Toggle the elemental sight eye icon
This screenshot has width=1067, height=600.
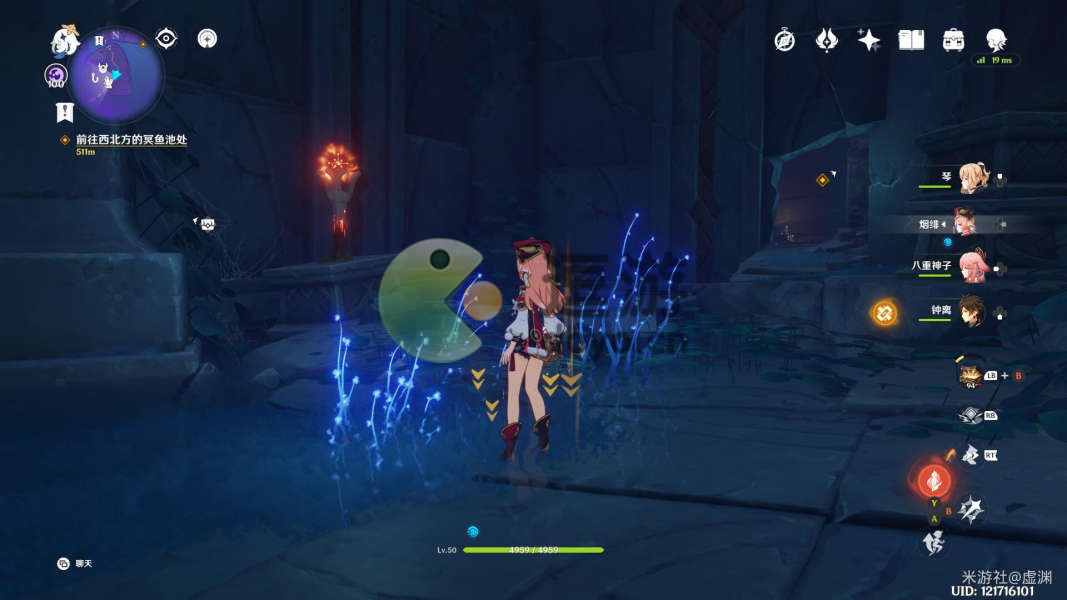[166, 39]
